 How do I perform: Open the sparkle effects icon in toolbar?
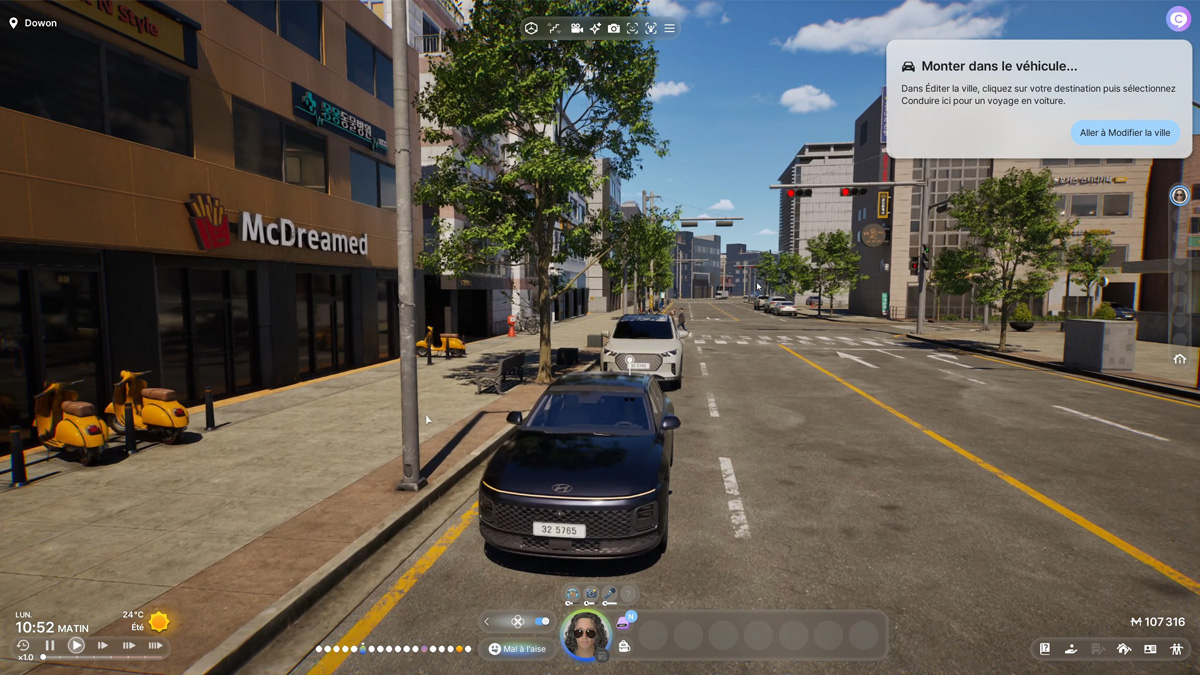pos(595,29)
